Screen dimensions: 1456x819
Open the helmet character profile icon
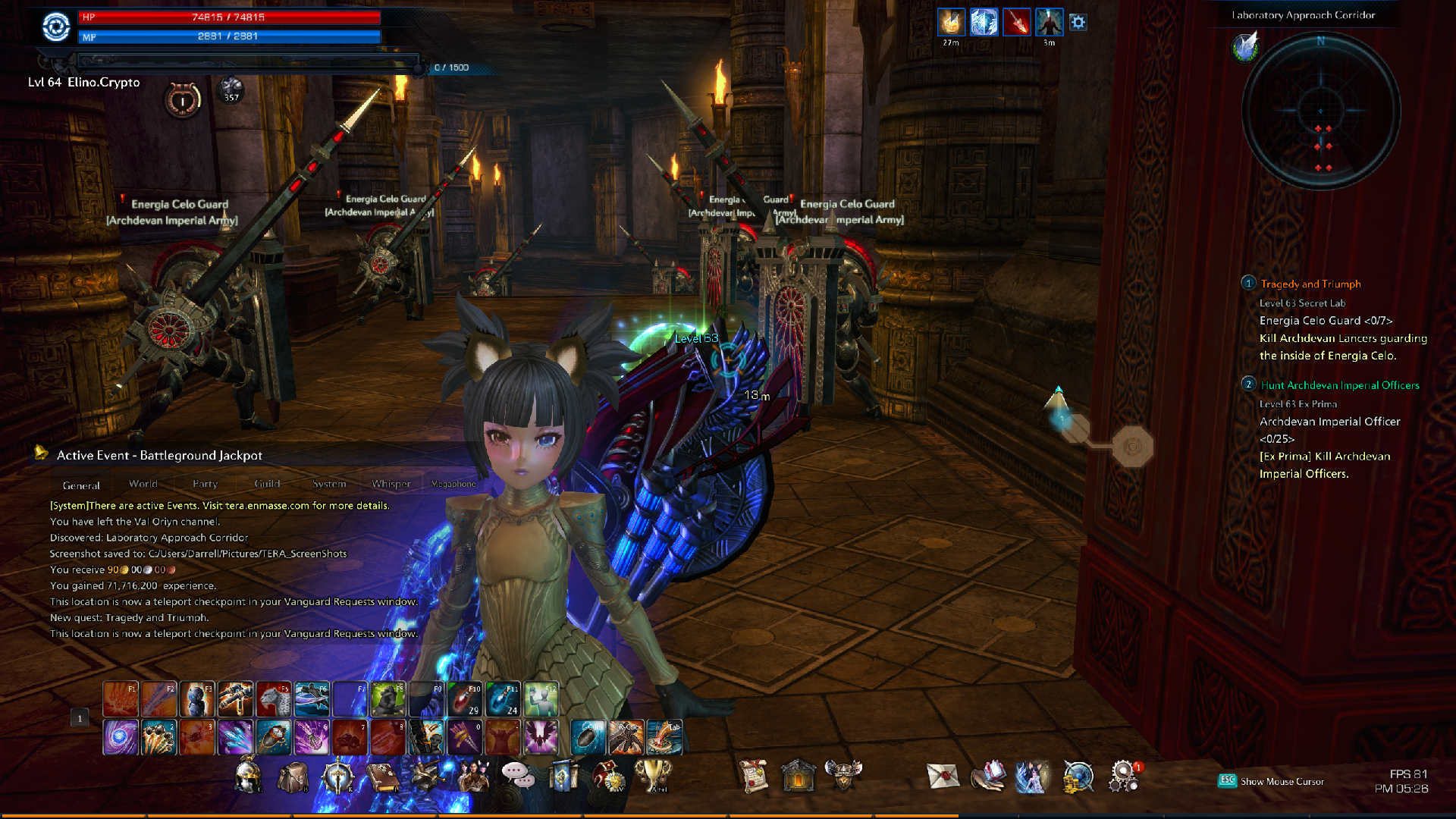pos(247,777)
